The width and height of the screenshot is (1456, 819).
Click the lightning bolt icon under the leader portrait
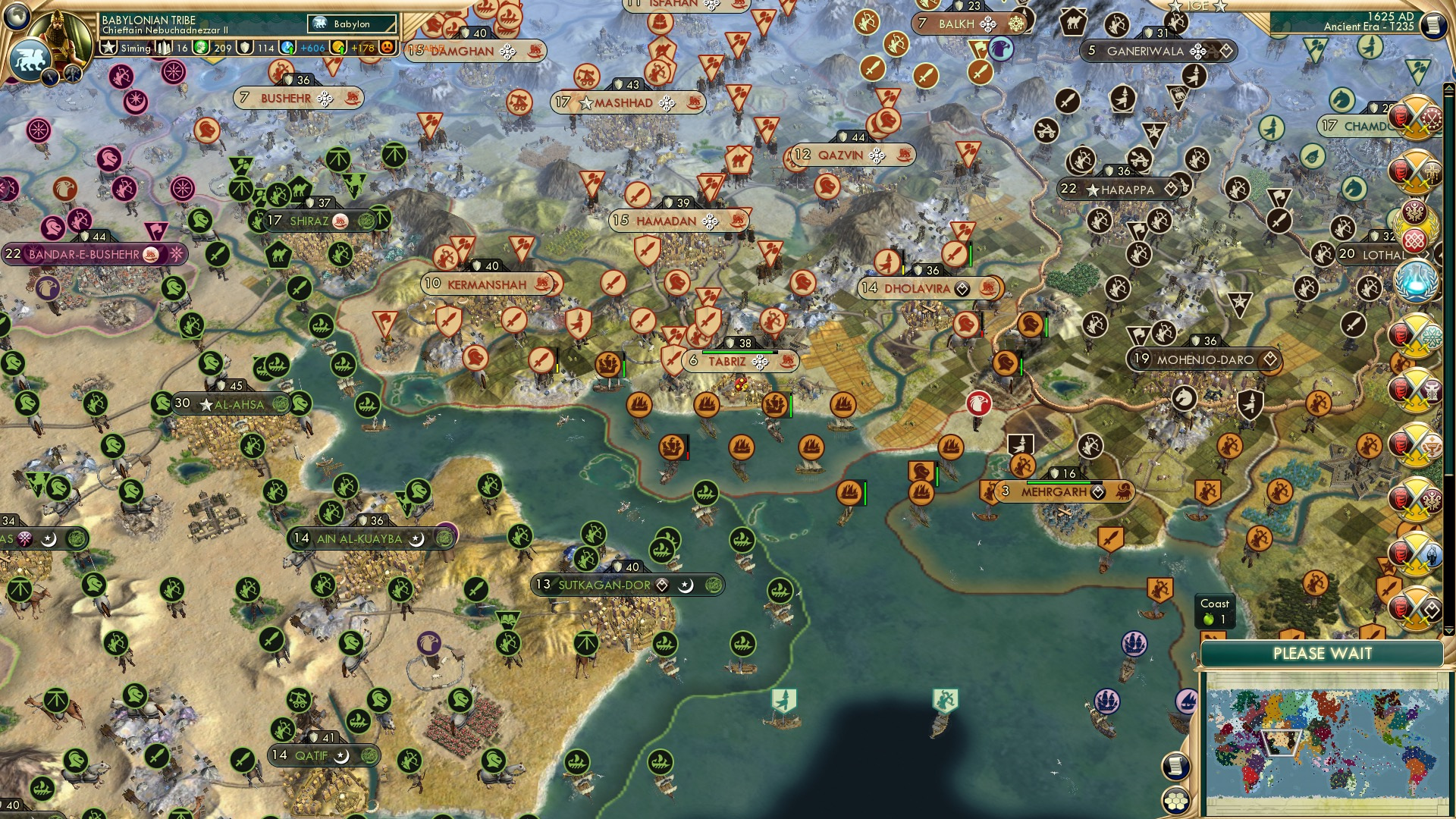[x=50, y=77]
